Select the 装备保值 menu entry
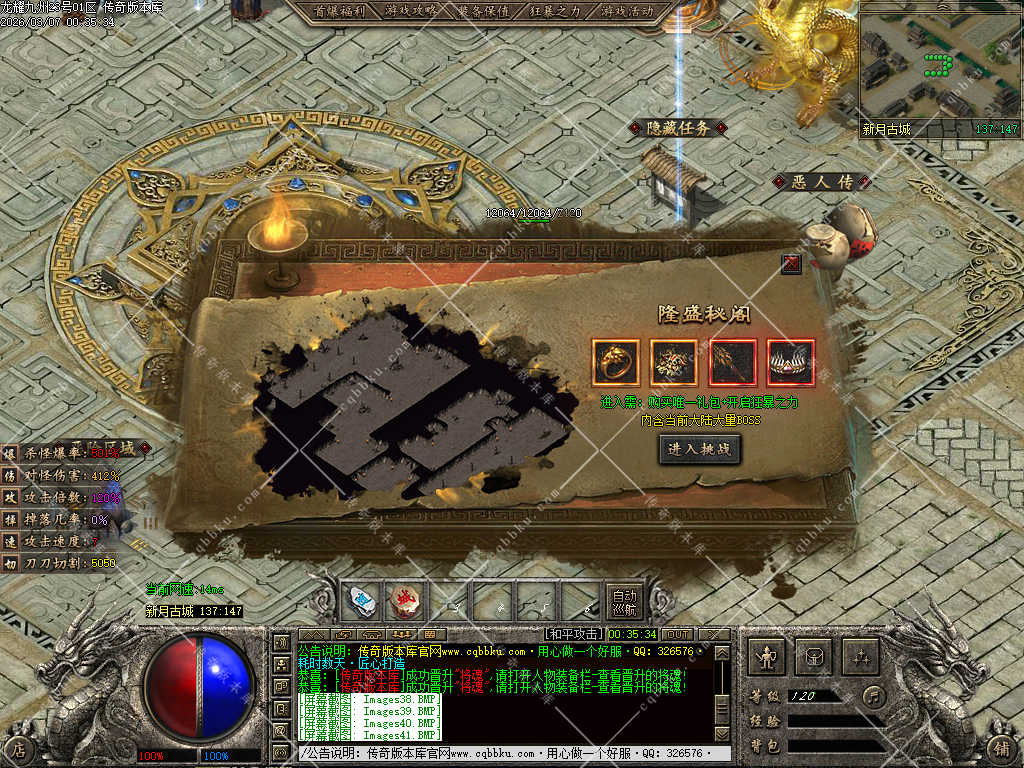This screenshot has width=1024, height=768. [x=484, y=11]
